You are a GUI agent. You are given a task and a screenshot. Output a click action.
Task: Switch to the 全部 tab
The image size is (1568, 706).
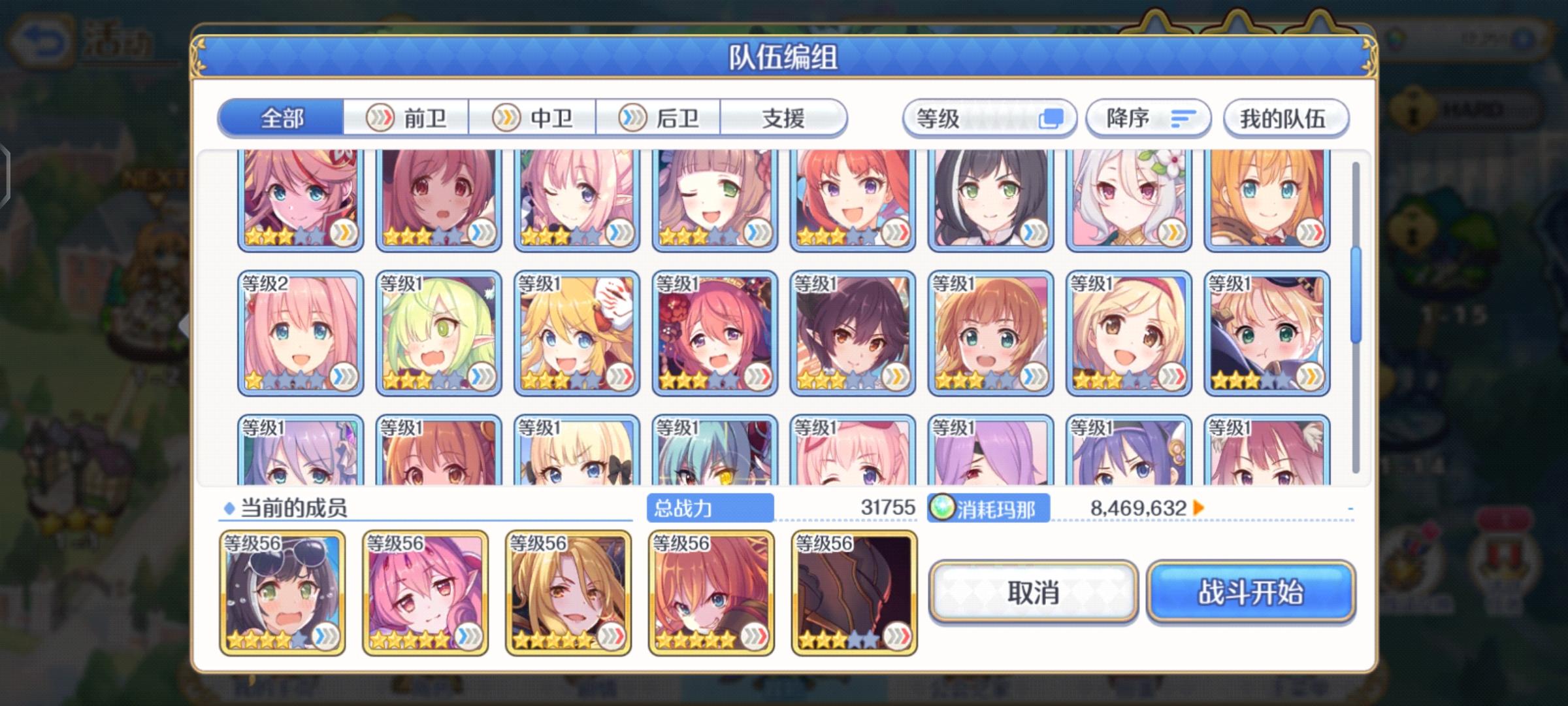click(x=281, y=118)
